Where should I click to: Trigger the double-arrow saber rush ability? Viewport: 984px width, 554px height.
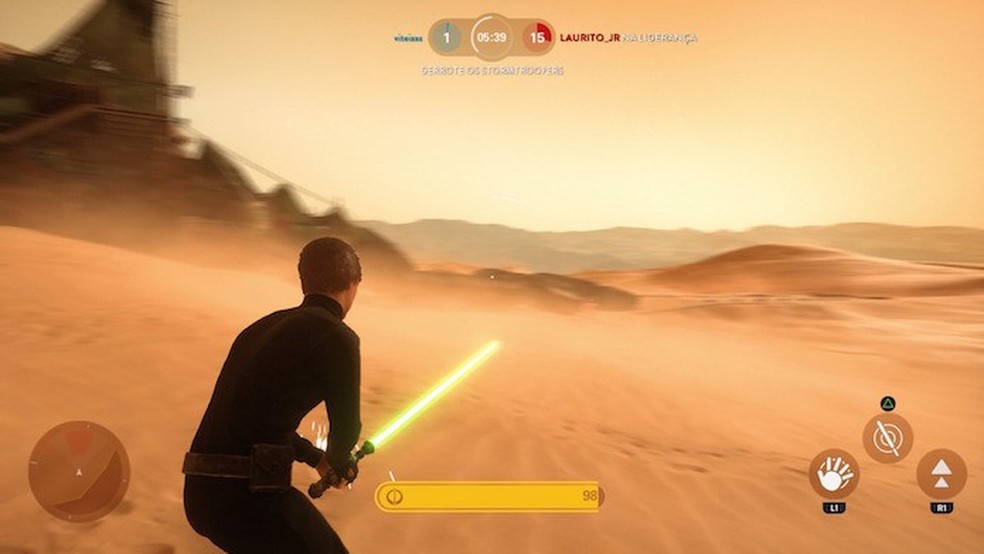pos(941,475)
